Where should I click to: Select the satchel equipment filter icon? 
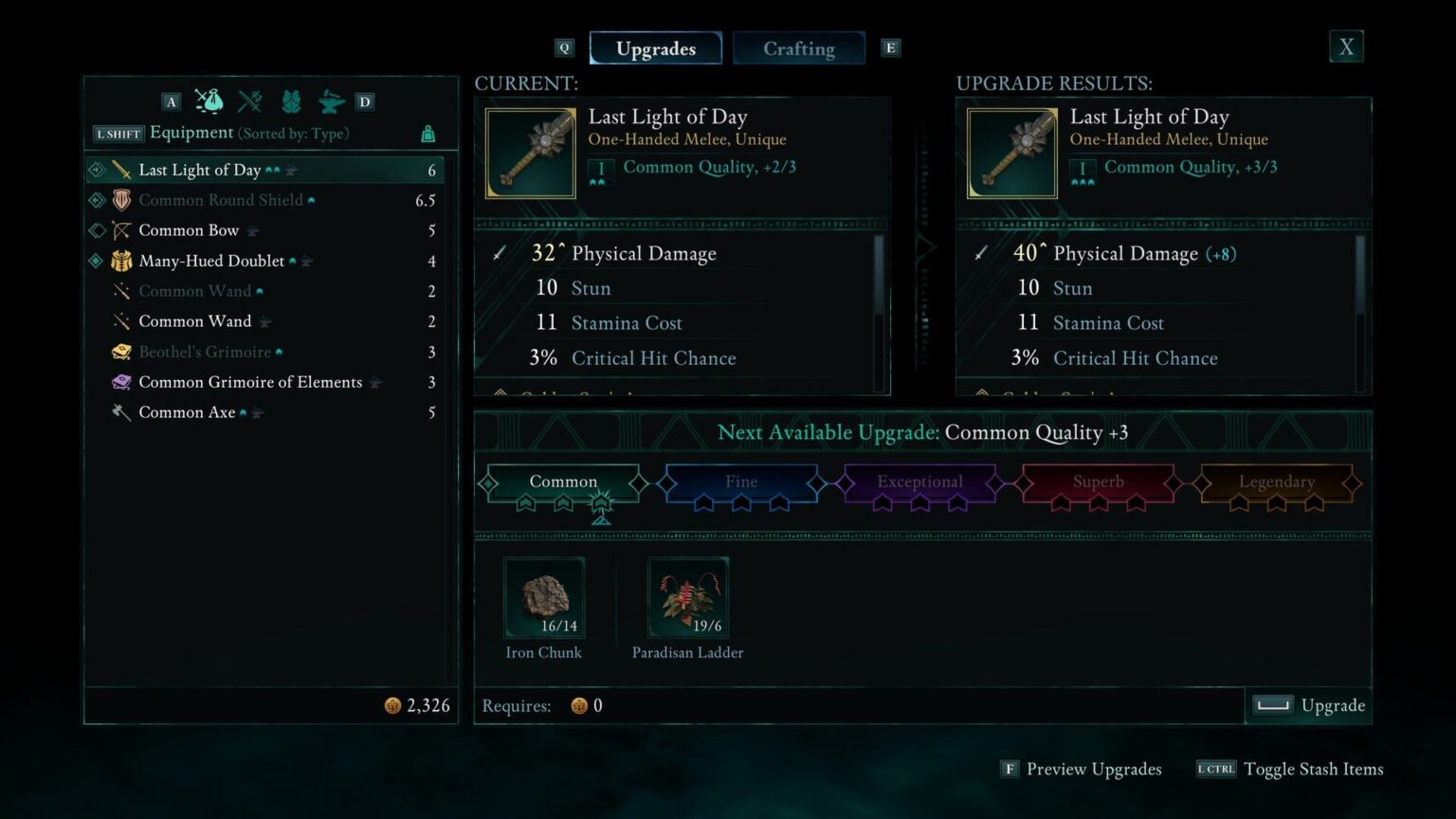coord(209,100)
